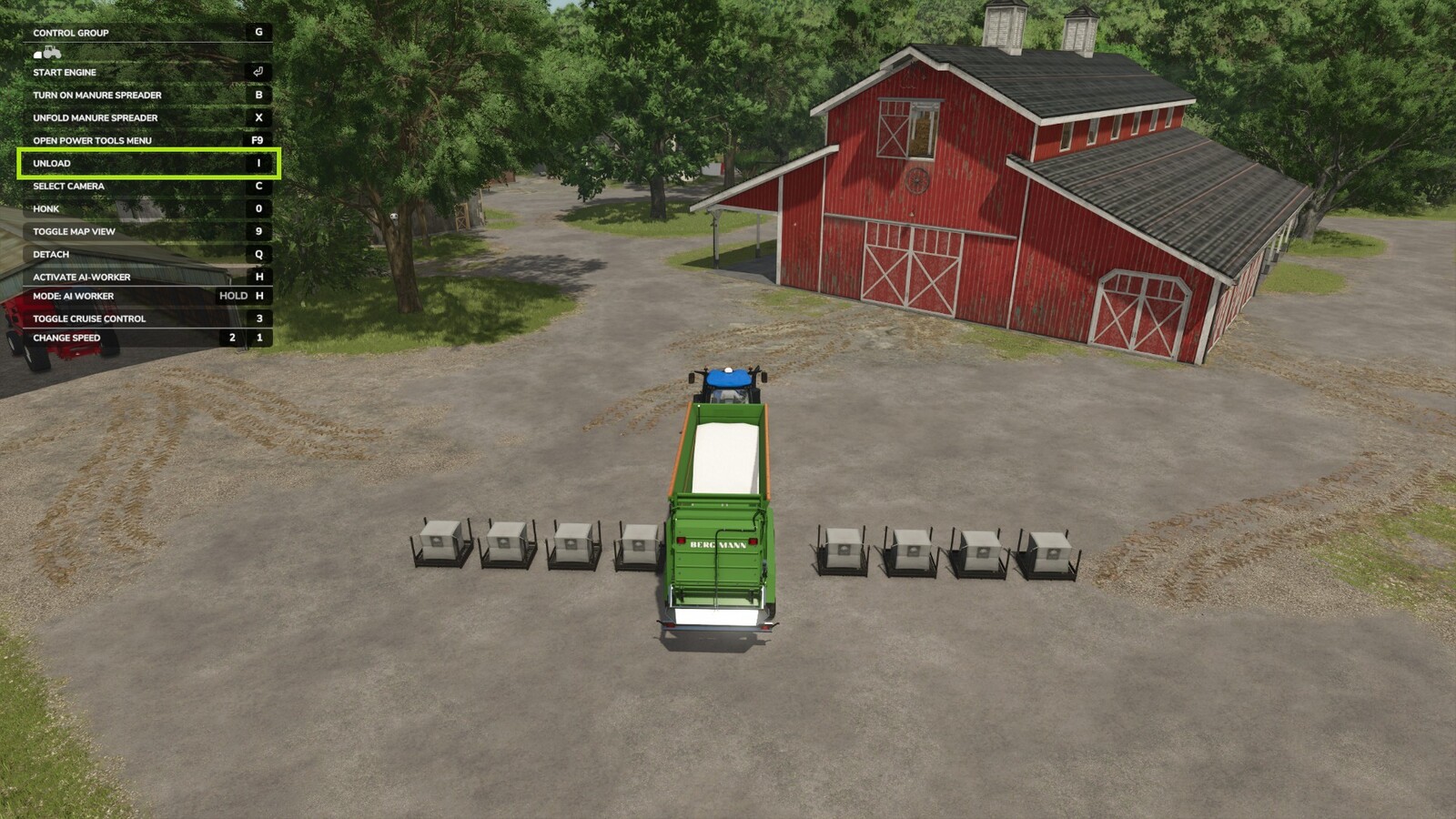This screenshot has width=1456, height=819.
Task: Toggle Cruise Control from the control list
Action: (89, 318)
